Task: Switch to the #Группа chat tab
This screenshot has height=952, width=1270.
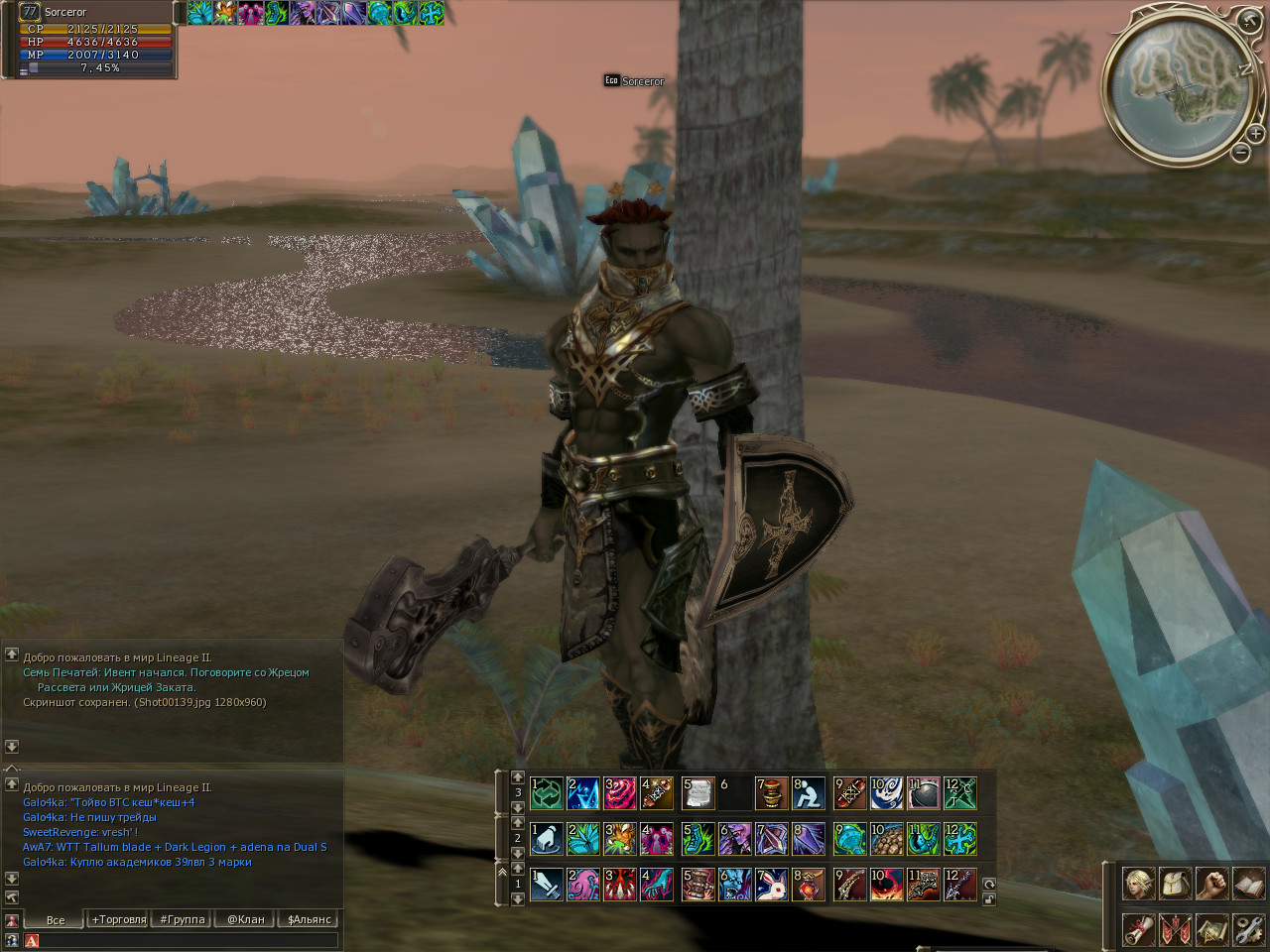Action: (183, 919)
